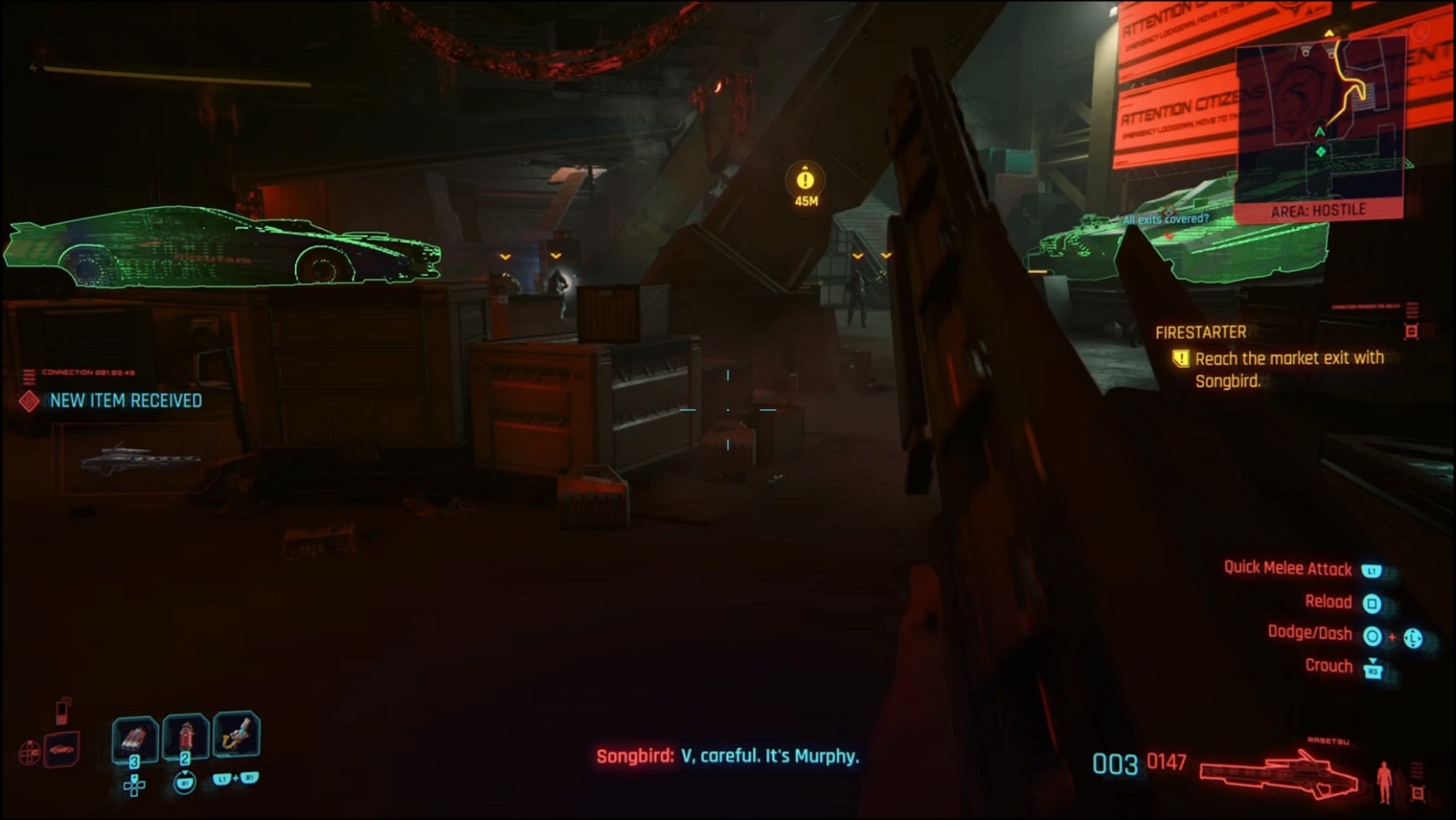
Task: Click the NEW ITEM RECEIVED notification
Action: pos(125,400)
